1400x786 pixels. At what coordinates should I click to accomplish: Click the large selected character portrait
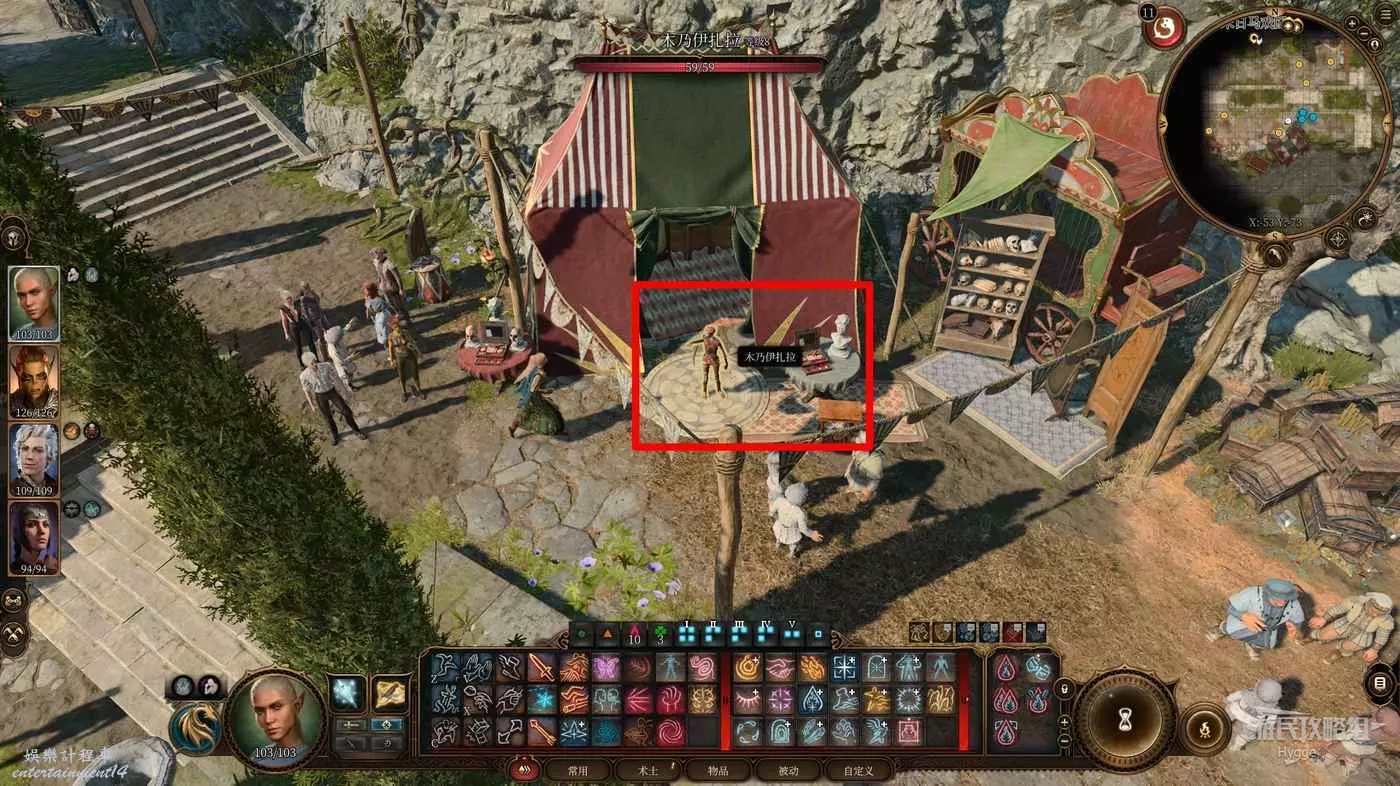(274, 717)
